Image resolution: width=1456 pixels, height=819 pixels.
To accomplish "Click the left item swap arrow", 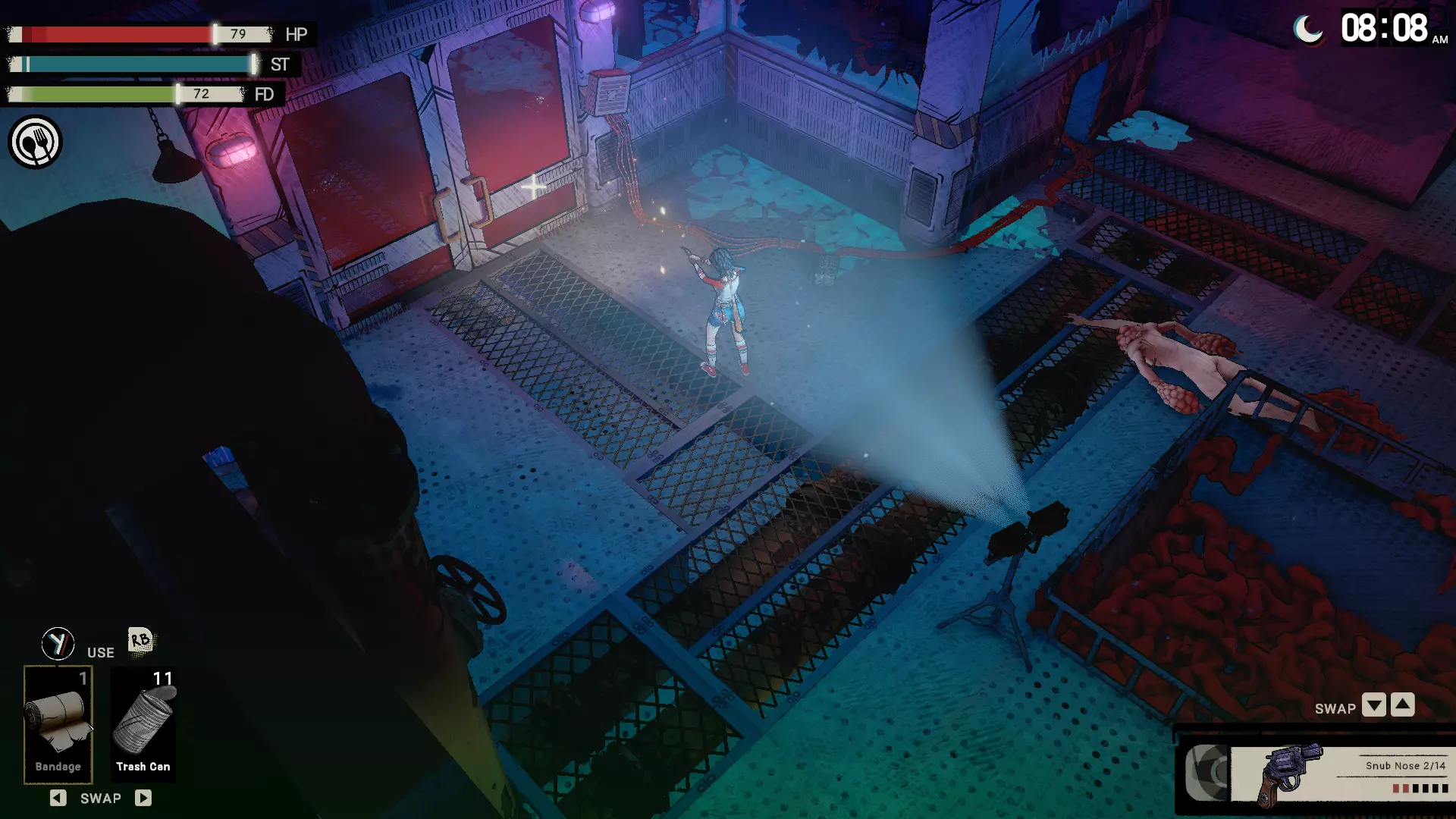I will [x=58, y=798].
